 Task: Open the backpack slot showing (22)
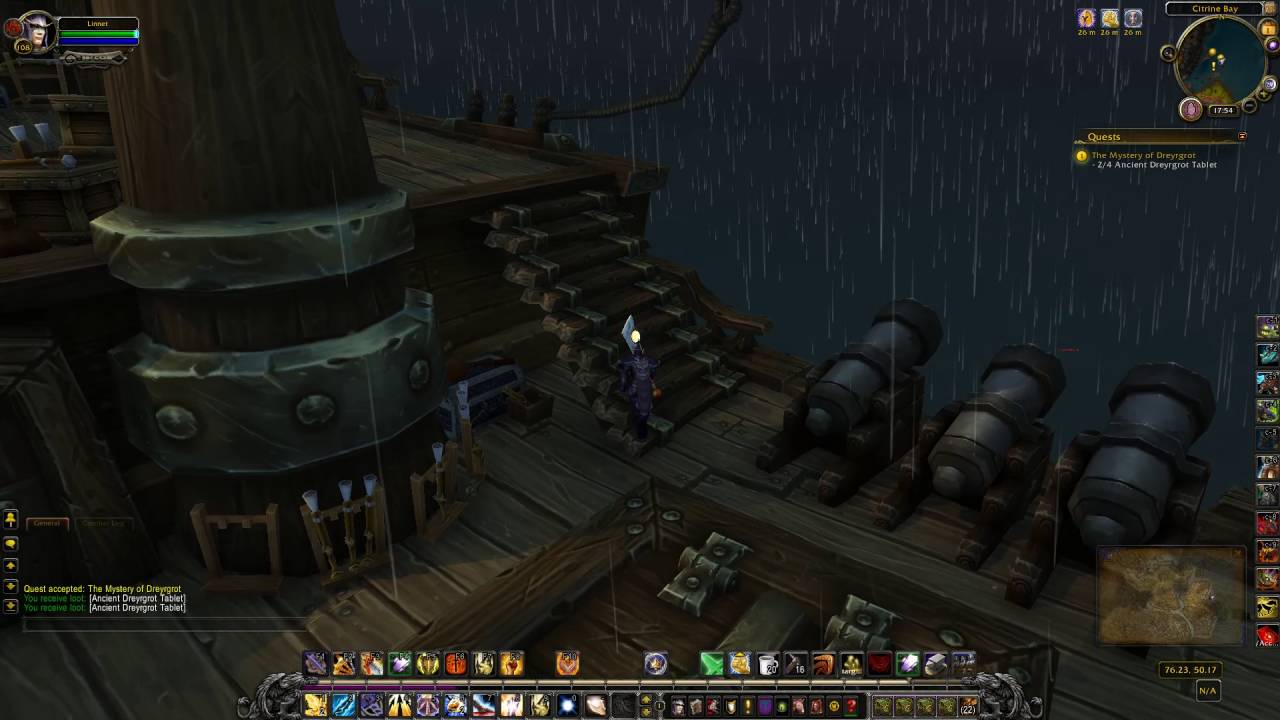click(x=967, y=706)
